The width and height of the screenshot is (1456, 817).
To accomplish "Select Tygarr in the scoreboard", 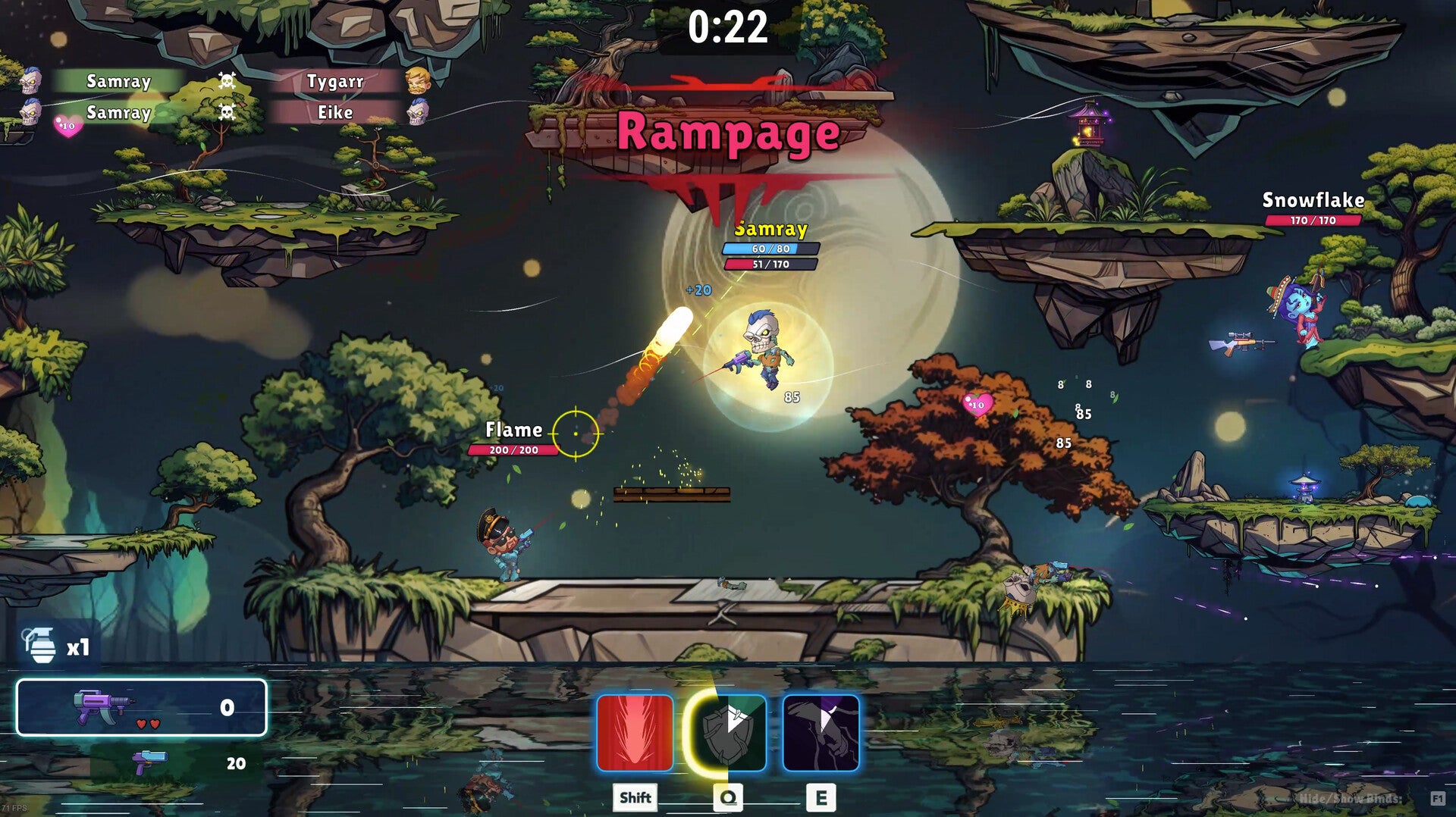I will coord(335,81).
